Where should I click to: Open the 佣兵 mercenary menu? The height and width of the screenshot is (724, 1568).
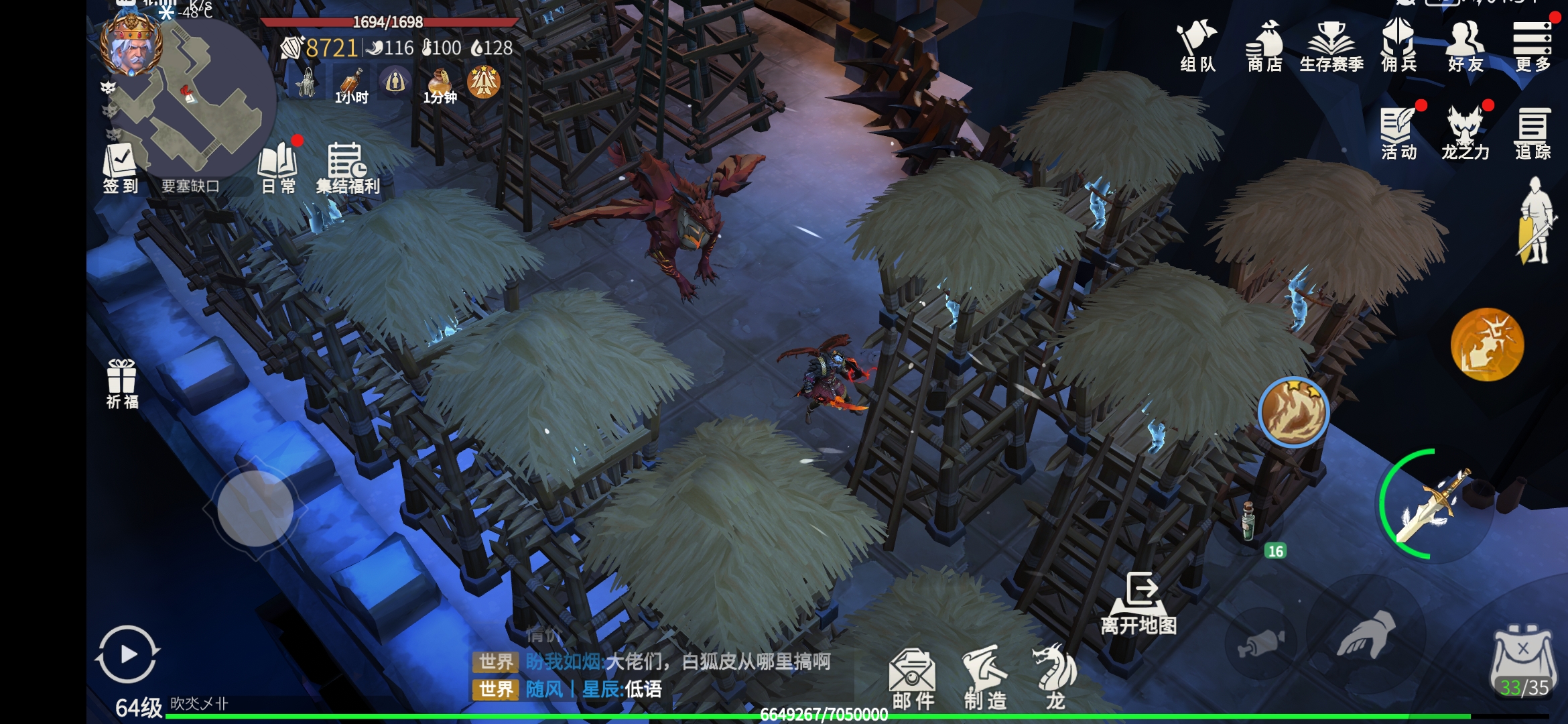click(x=1398, y=46)
